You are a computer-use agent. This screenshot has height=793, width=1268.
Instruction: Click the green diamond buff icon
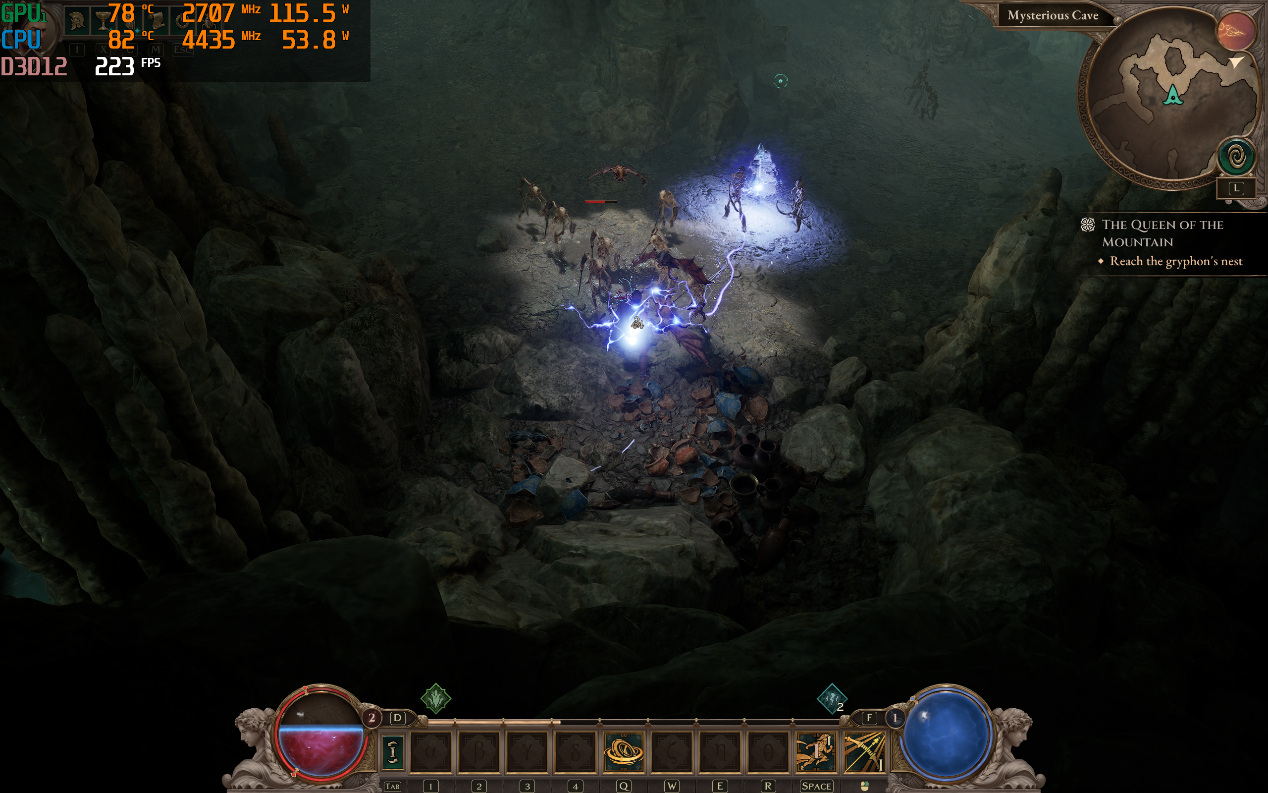[436, 698]
